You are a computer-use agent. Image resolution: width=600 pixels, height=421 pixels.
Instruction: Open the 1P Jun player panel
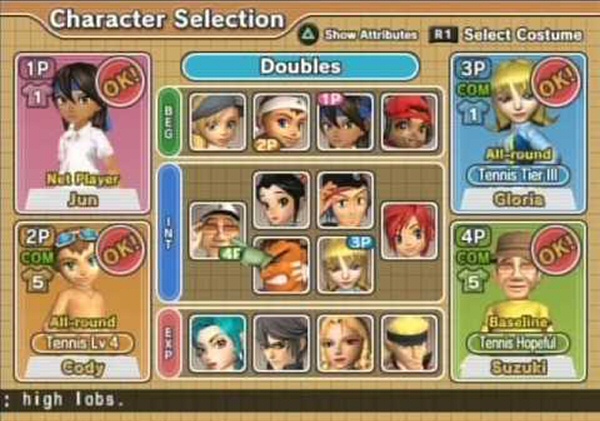point(83,133)
